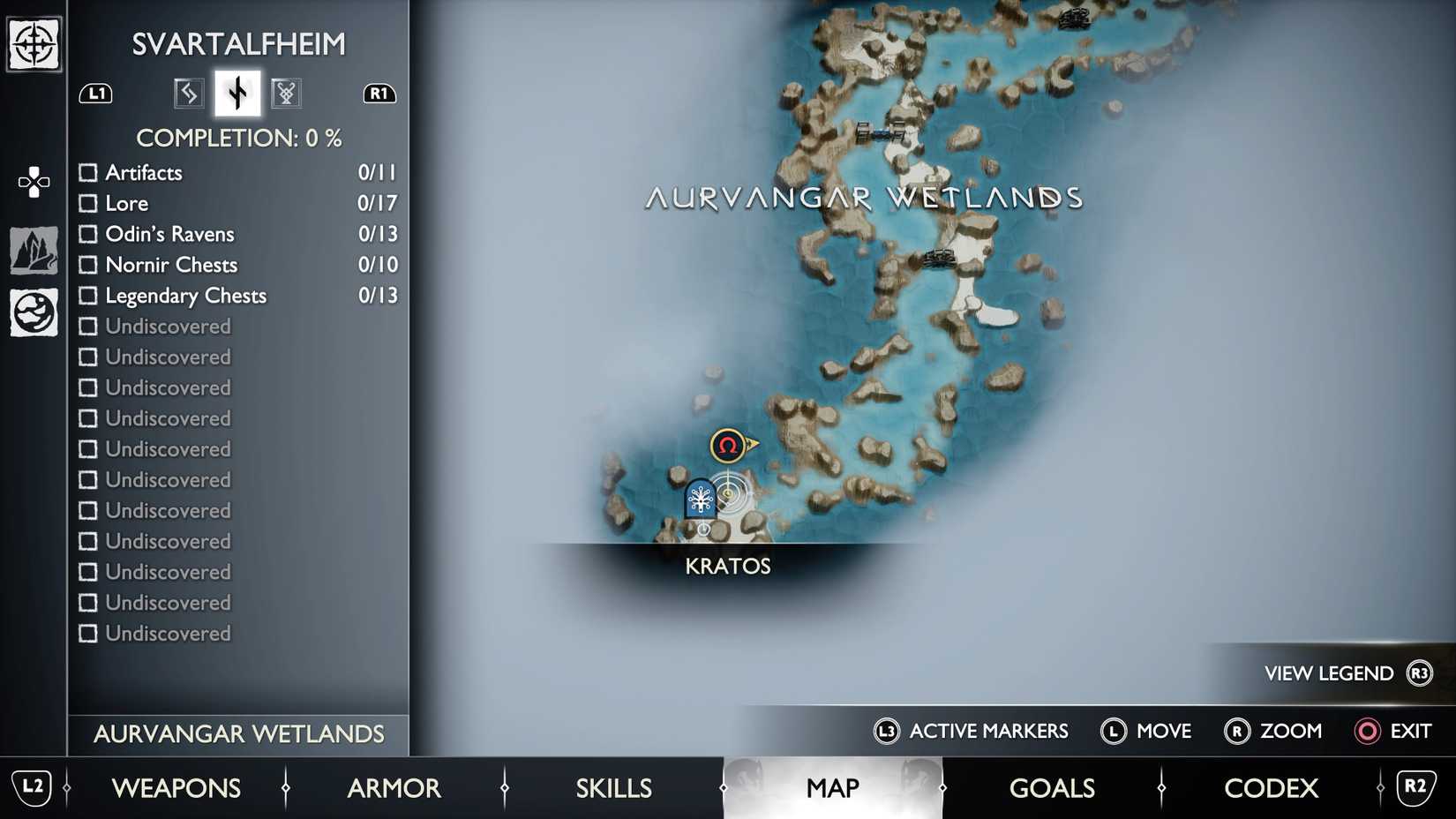Switch realms with the R1 button prompt

pyautogui.click(x=379, y=93)
